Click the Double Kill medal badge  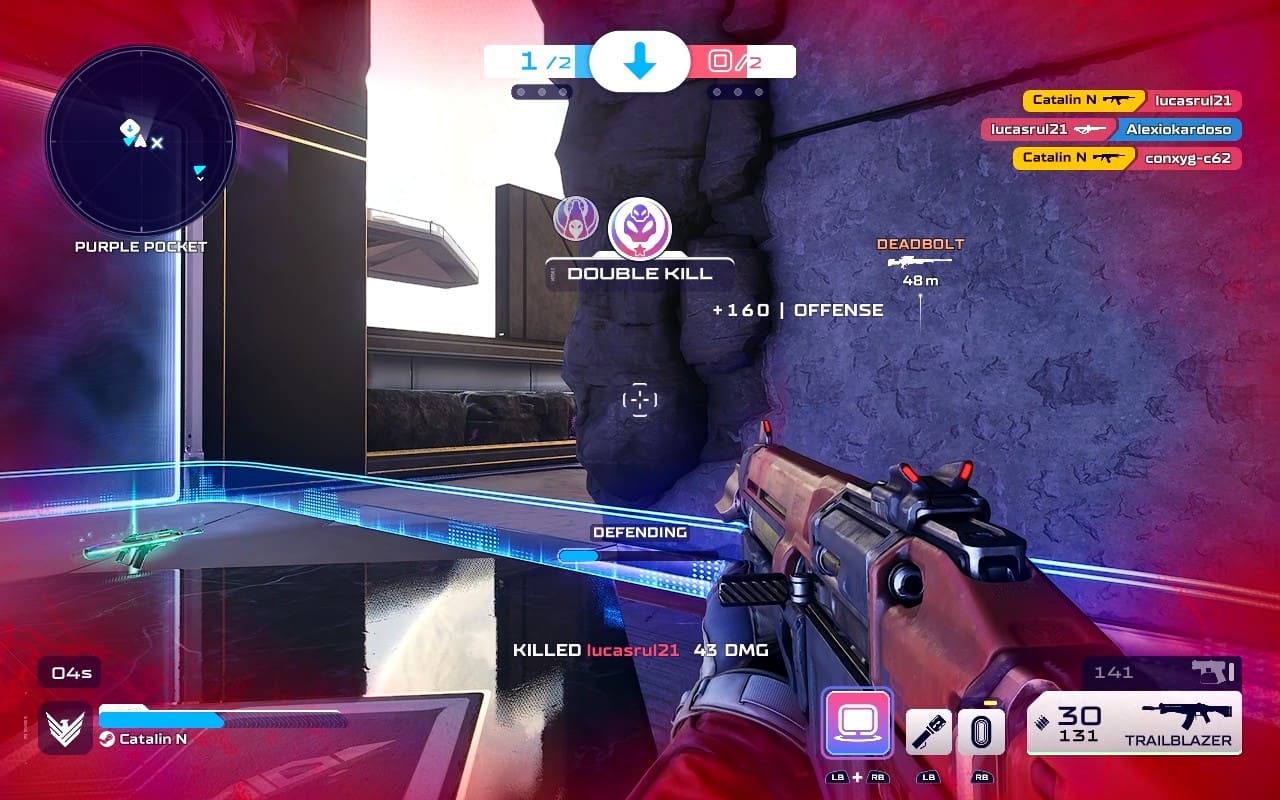coord(640,226)
